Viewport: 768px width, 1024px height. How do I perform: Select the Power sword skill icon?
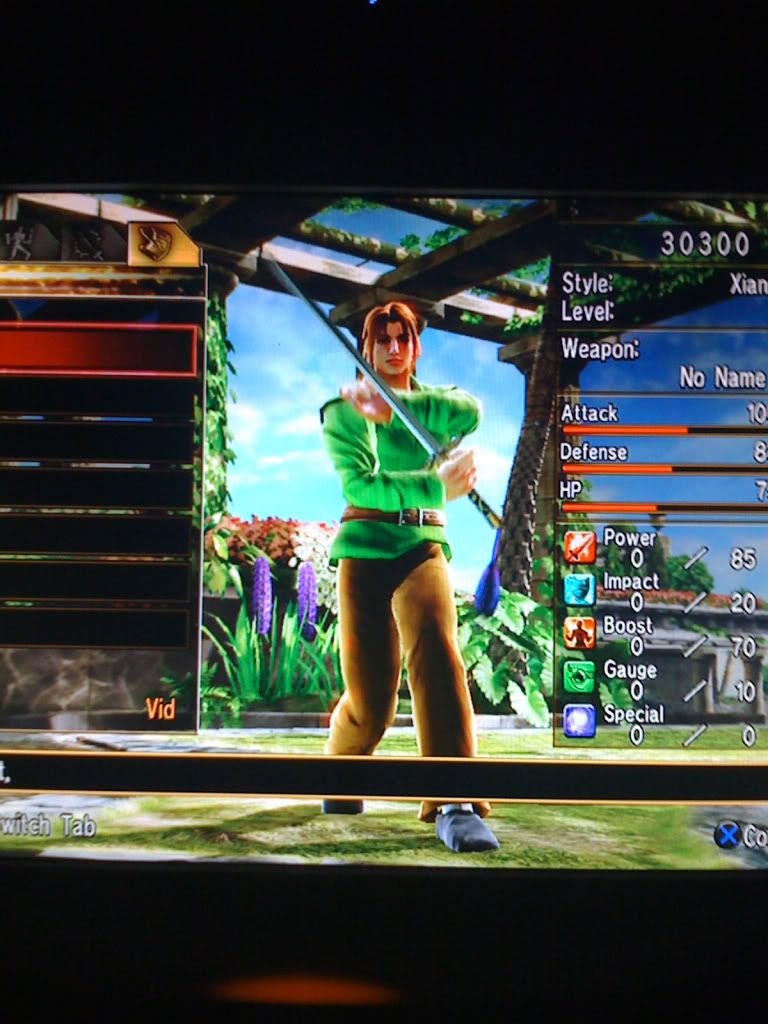pos(579,548)
